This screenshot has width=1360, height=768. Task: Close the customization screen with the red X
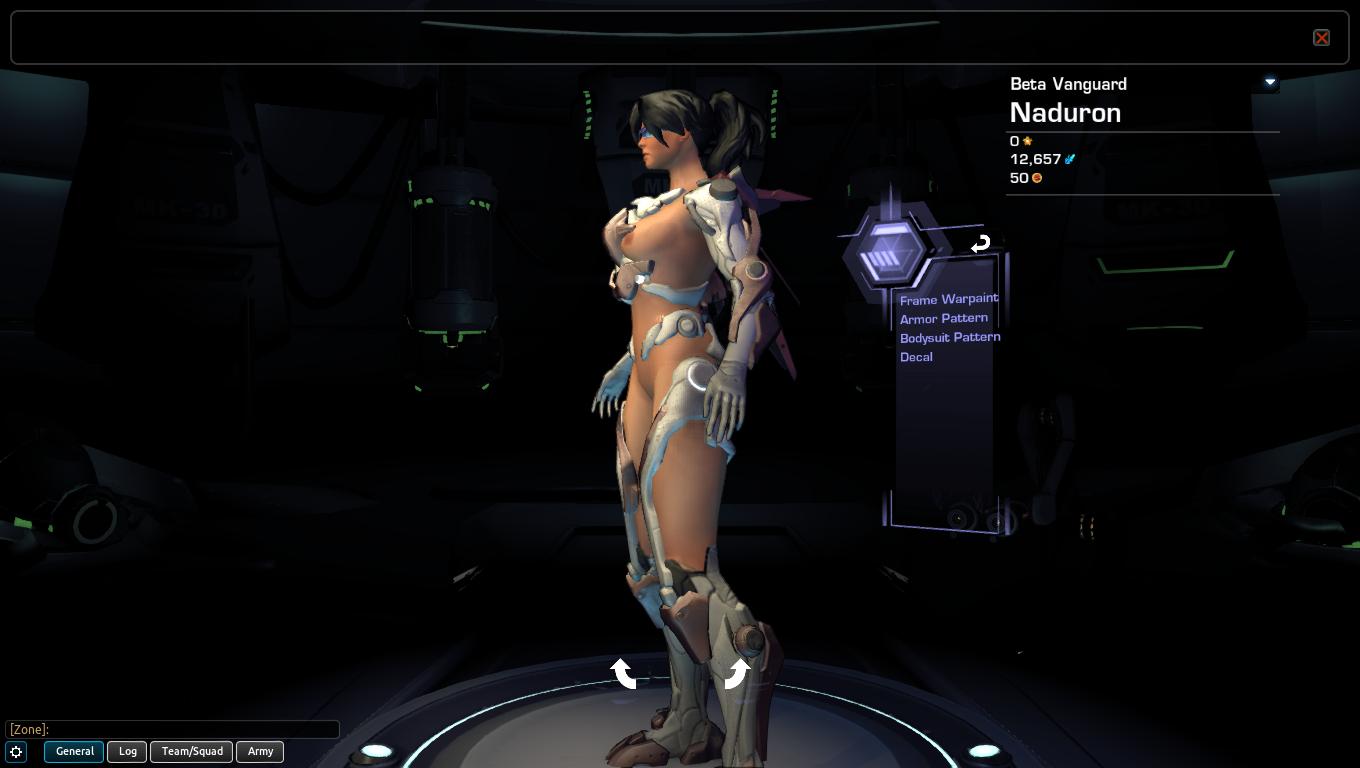[x=1321, y=38]
